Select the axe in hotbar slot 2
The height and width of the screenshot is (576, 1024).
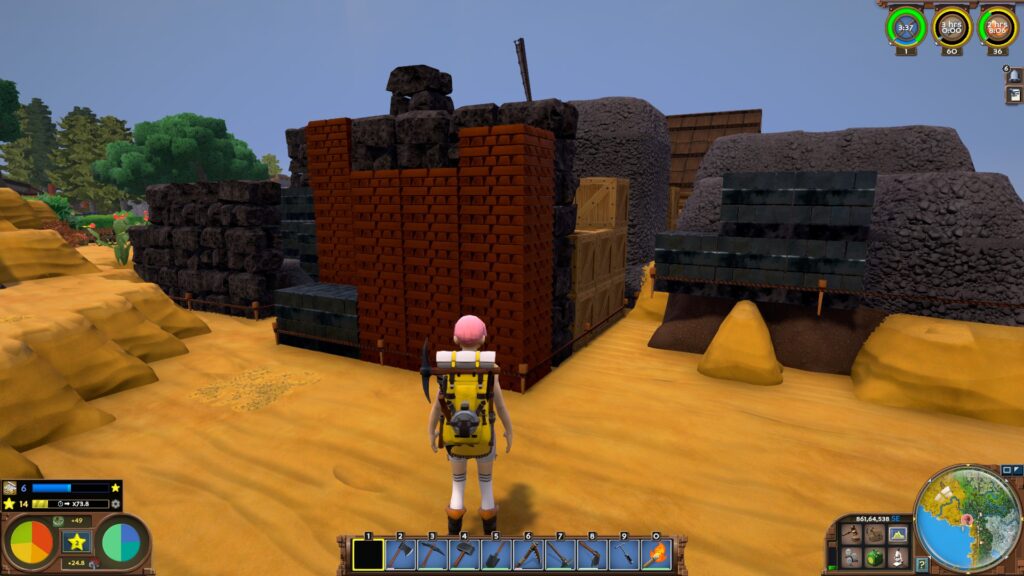point(400,554)
